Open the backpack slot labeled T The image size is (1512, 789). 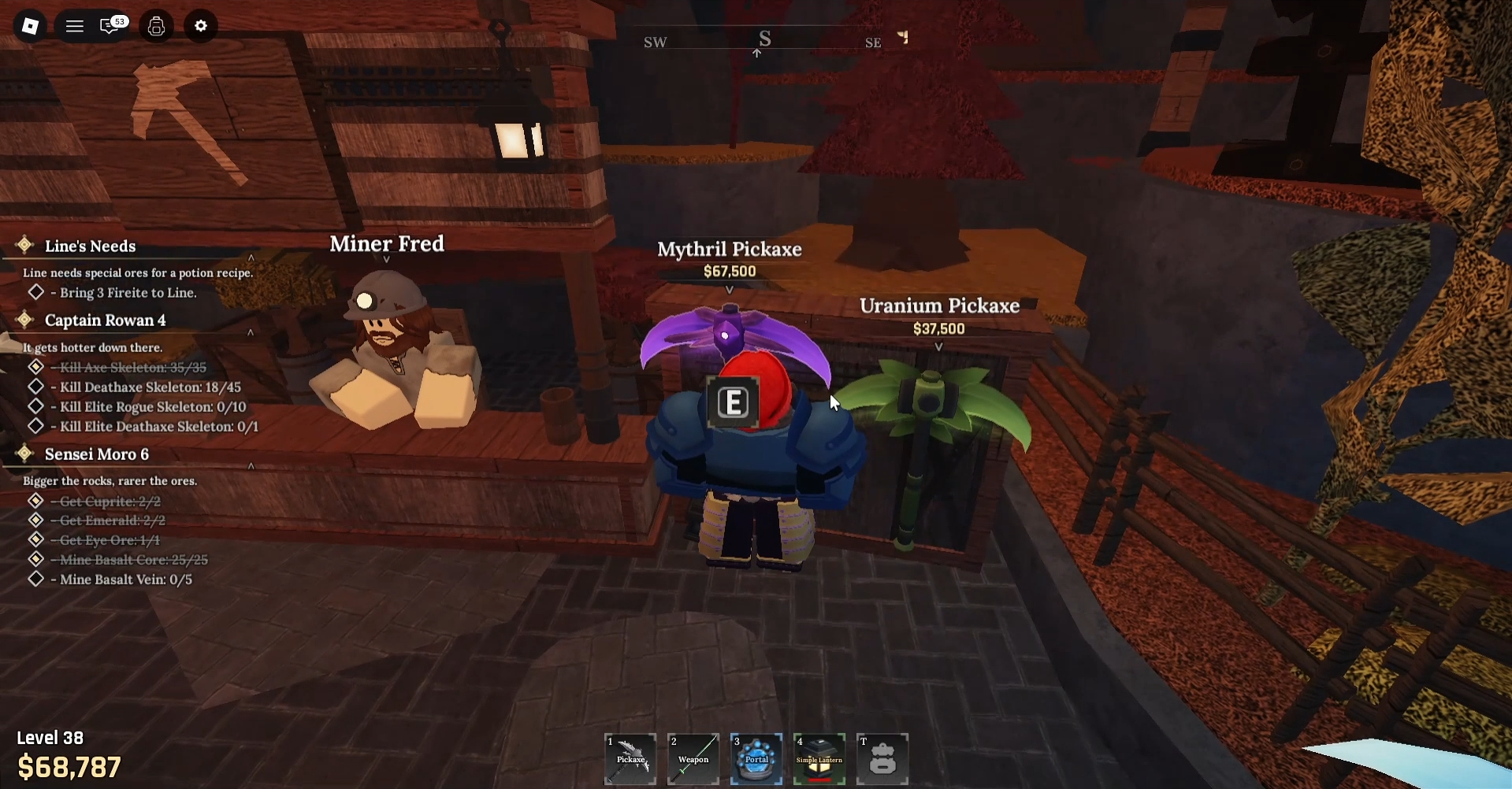882,758
